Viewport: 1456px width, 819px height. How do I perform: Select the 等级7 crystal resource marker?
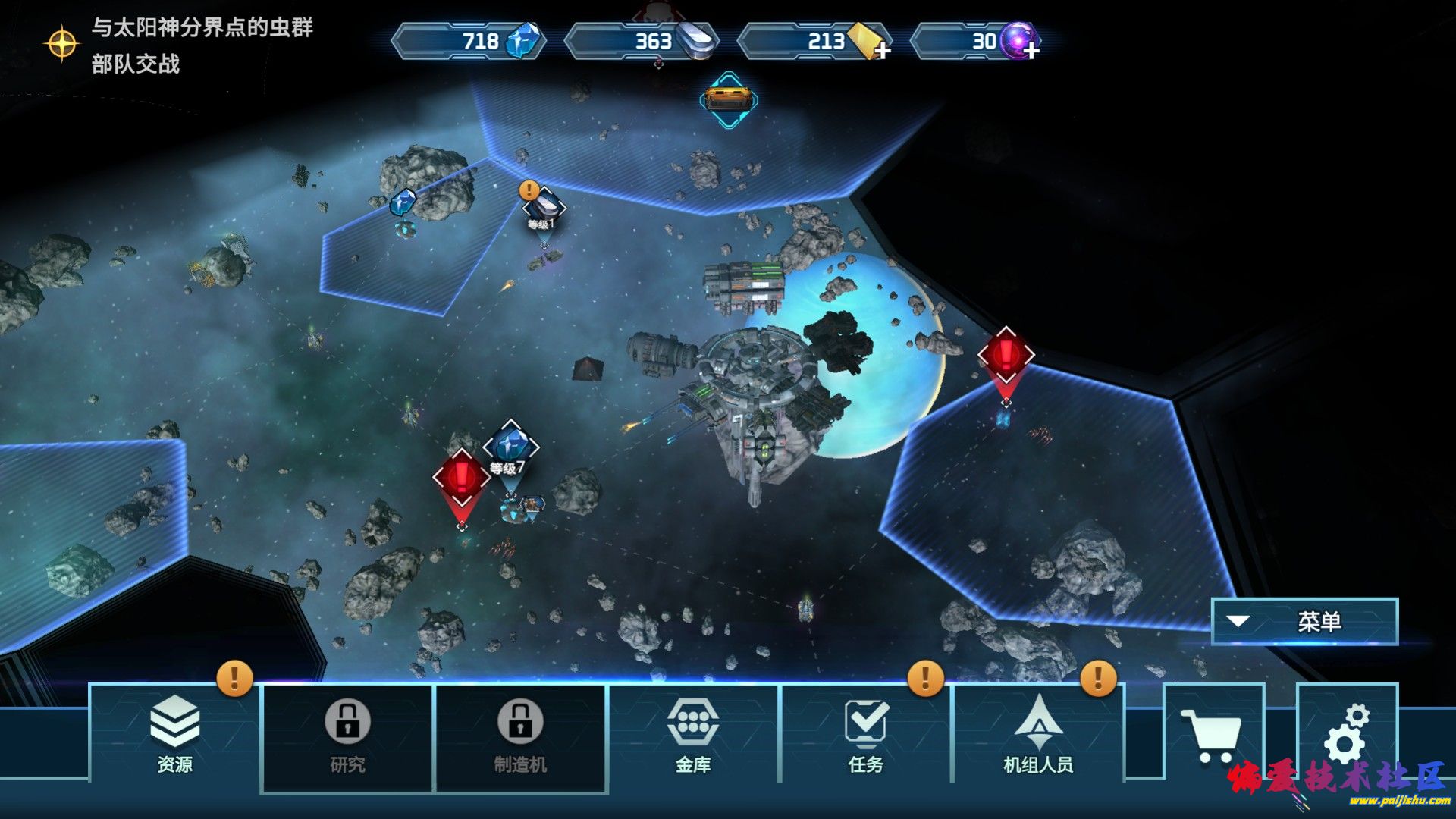[x=511, y=447]
